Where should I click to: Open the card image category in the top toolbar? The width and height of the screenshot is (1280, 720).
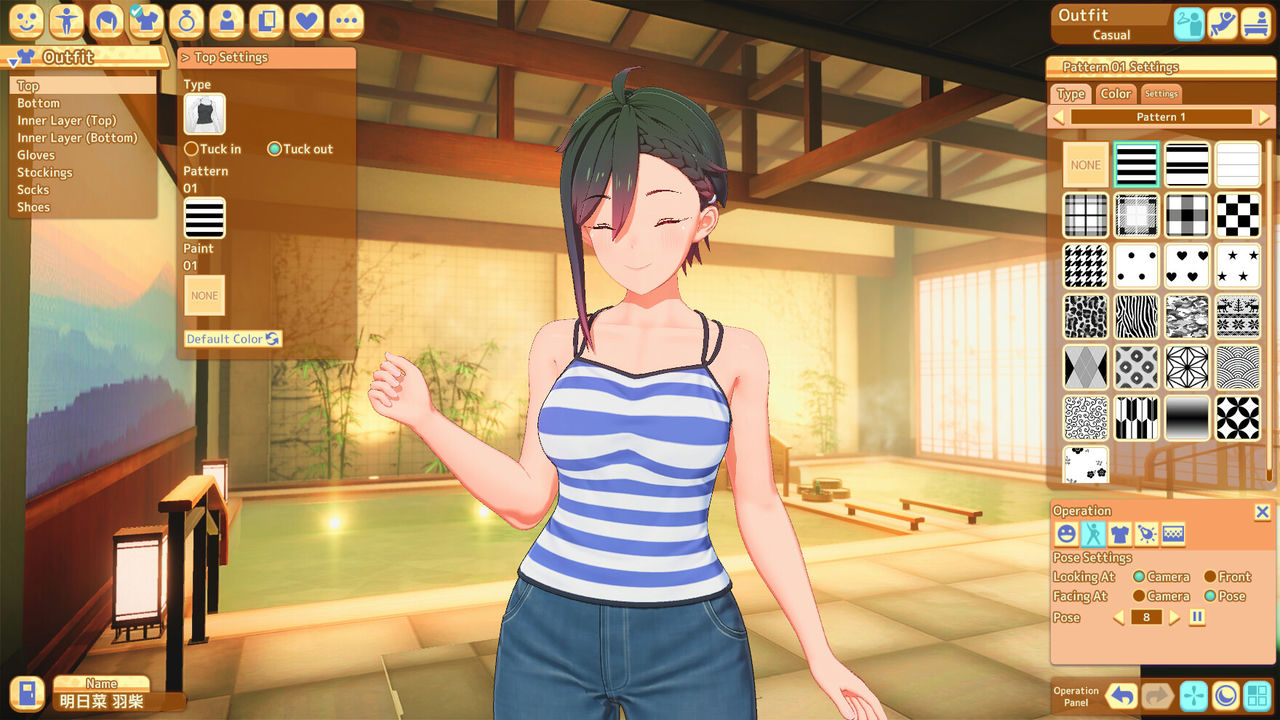click(x=266, y=21)
